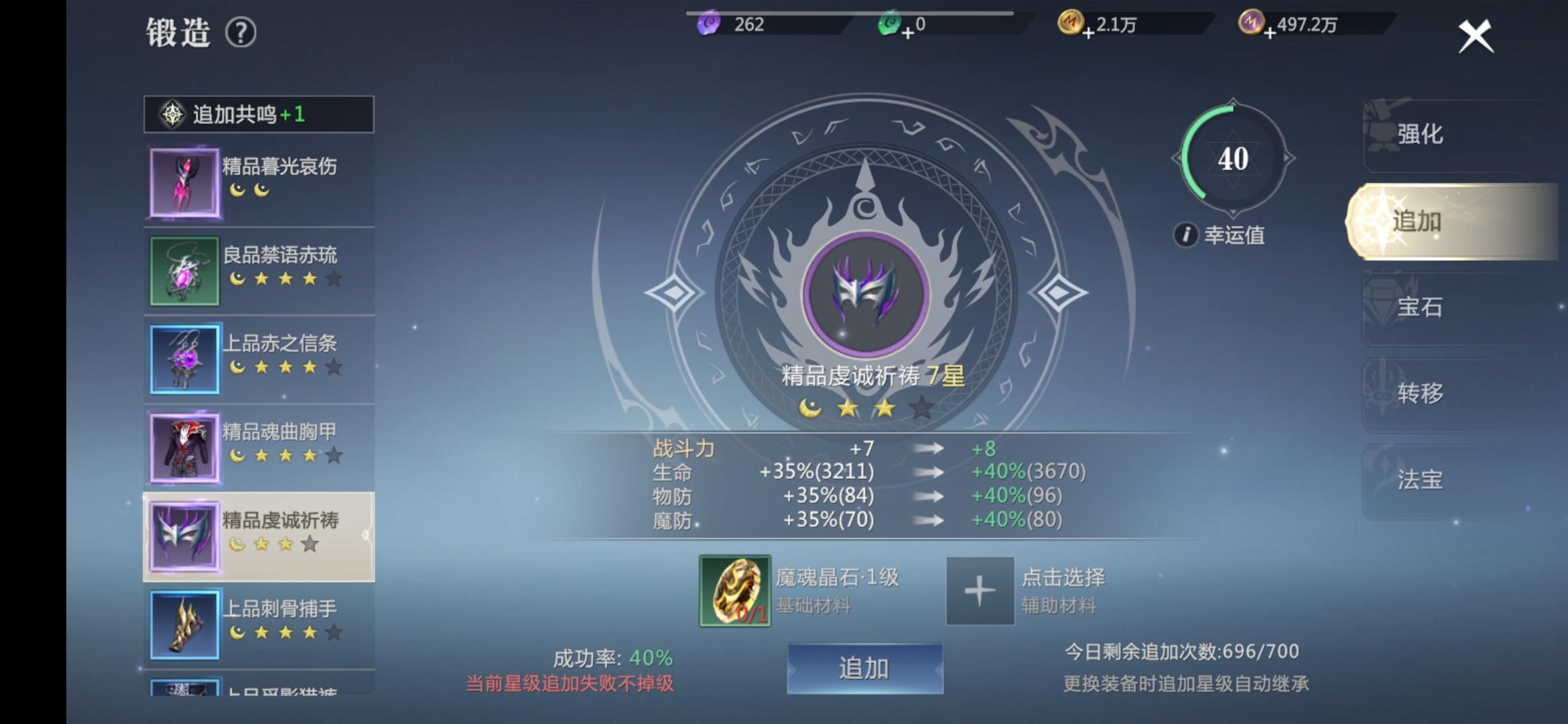Image resolution: width=1568 pixels, height=724 pixels.
Task: Select the 精品暮光哀伤 weapon thumbnail icon
Action: click(184, 182)
